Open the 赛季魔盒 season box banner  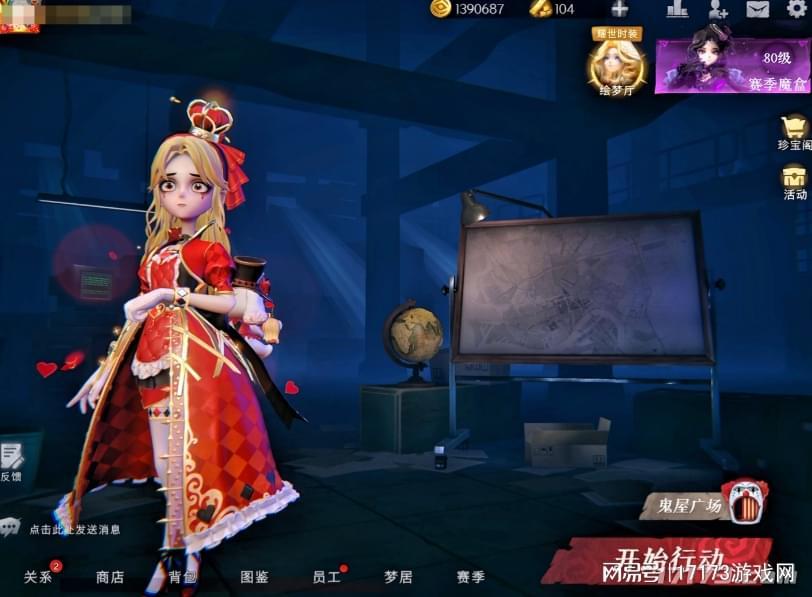pyautogui.click(x=732, y=60)
